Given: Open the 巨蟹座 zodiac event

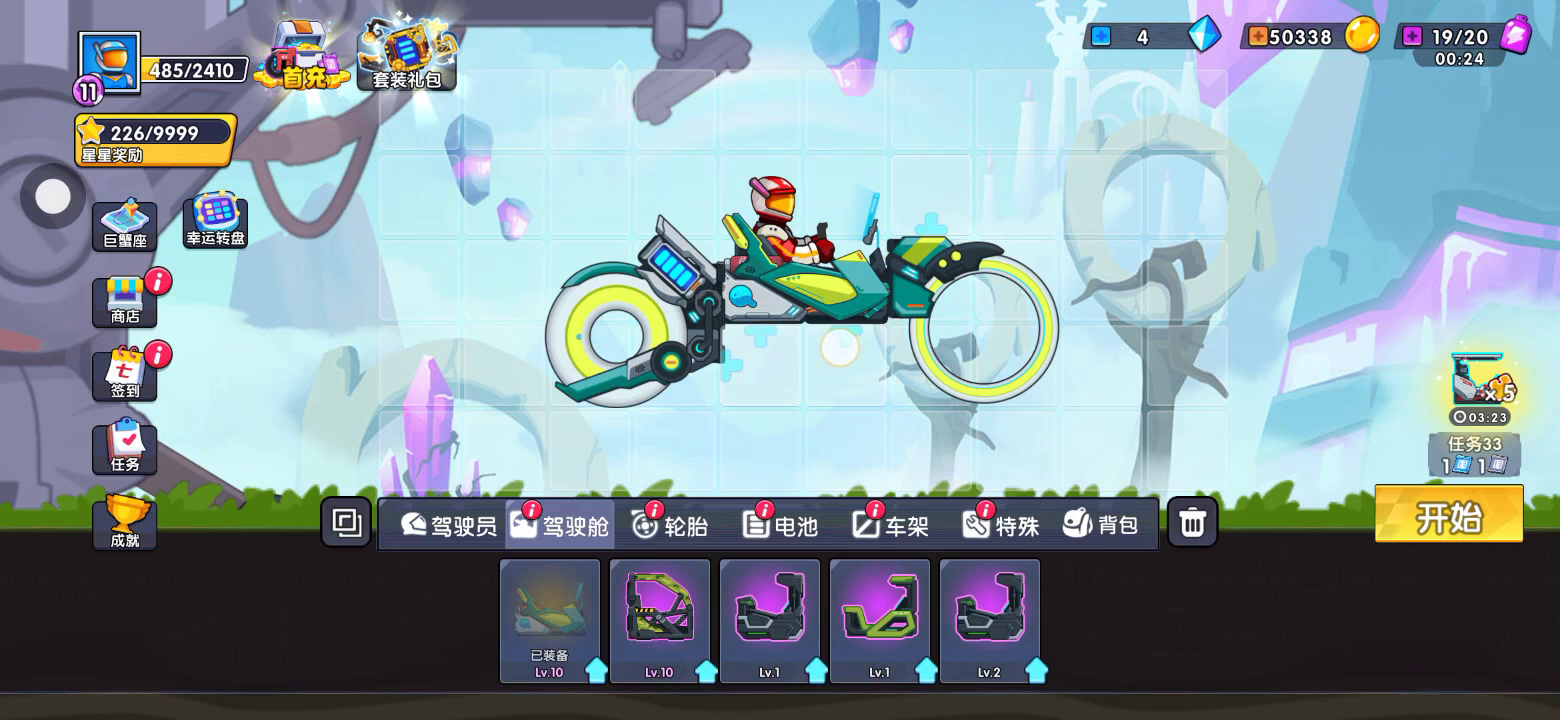Looking at the screenshot, I should click(x=125, y=227).
